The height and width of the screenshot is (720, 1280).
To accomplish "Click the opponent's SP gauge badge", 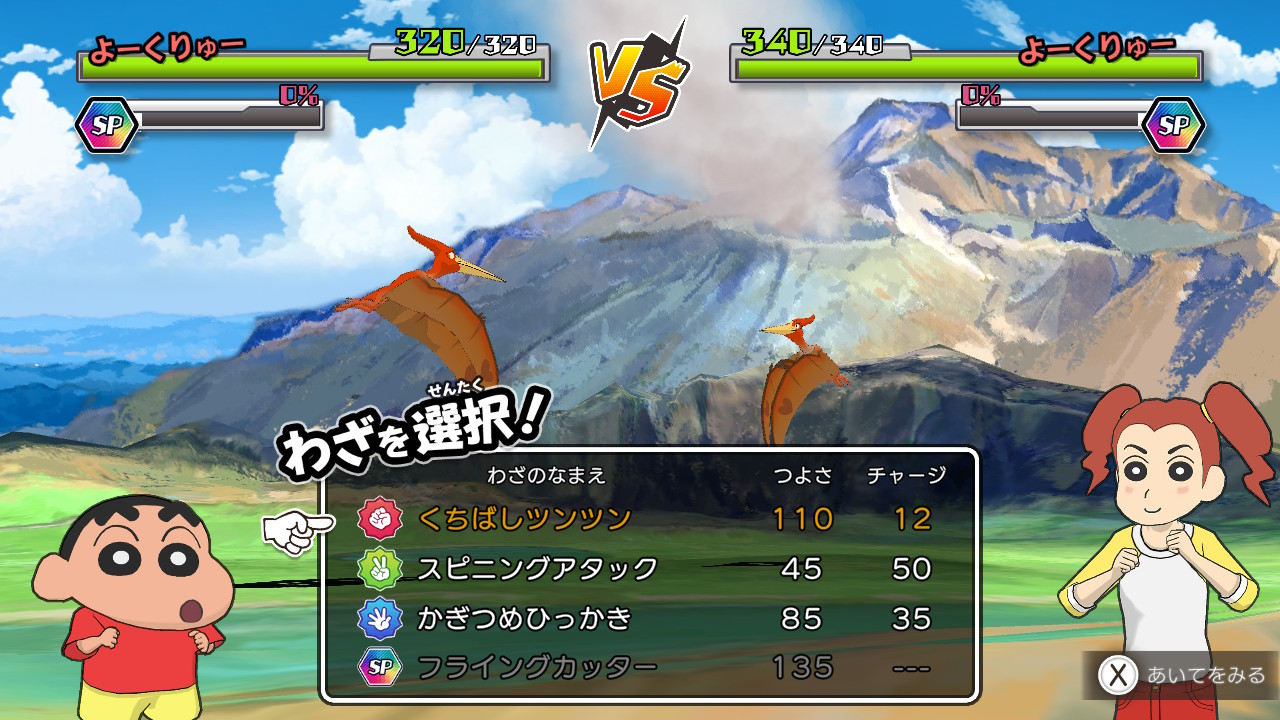I will (x=1173, y=125).
